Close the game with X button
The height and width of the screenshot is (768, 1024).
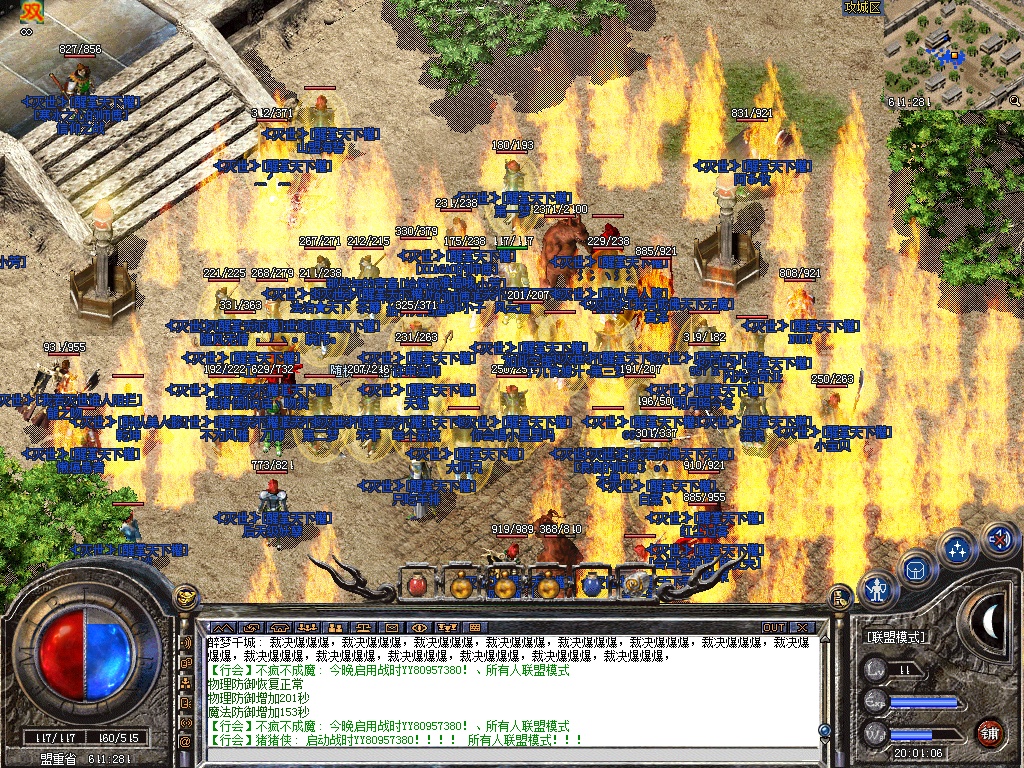(801, 627)
